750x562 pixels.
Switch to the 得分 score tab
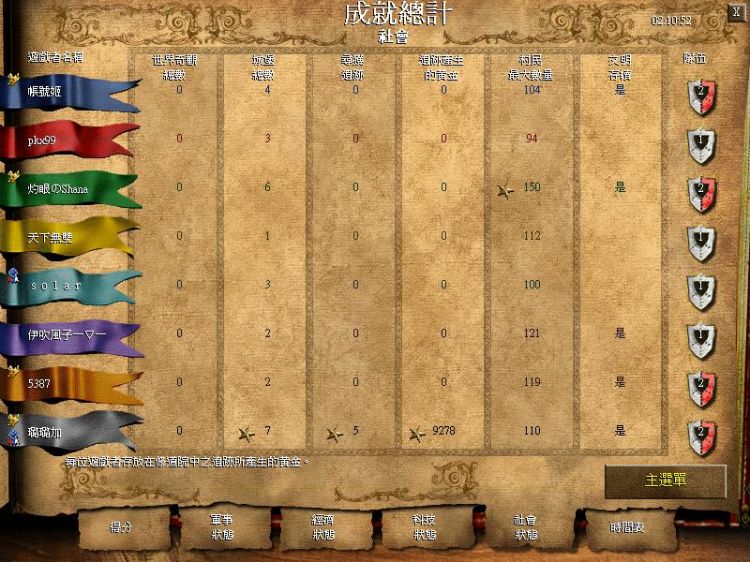(x=121, y=526)
